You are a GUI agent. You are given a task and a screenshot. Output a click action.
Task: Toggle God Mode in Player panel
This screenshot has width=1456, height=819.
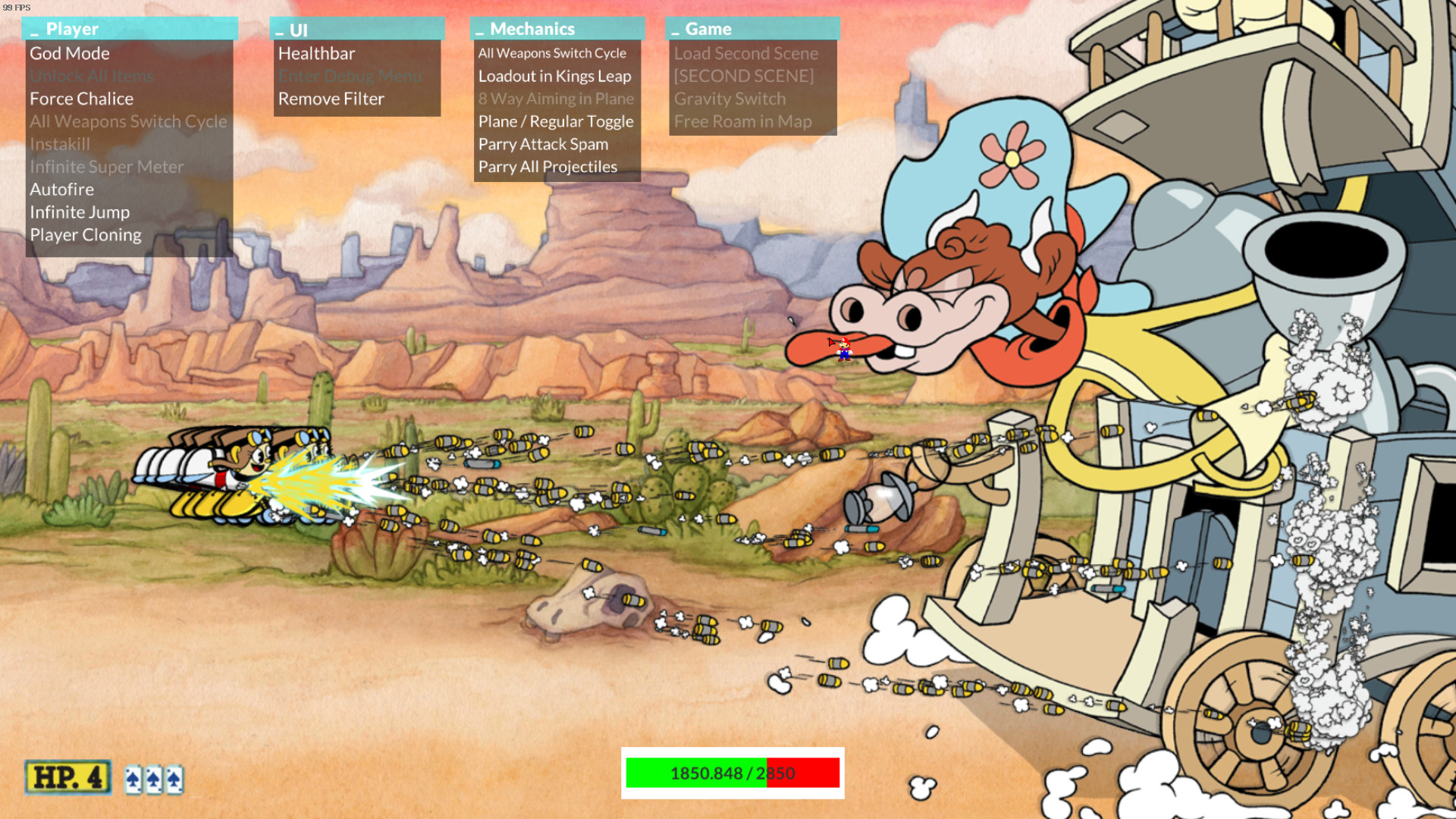click(70, 54)
